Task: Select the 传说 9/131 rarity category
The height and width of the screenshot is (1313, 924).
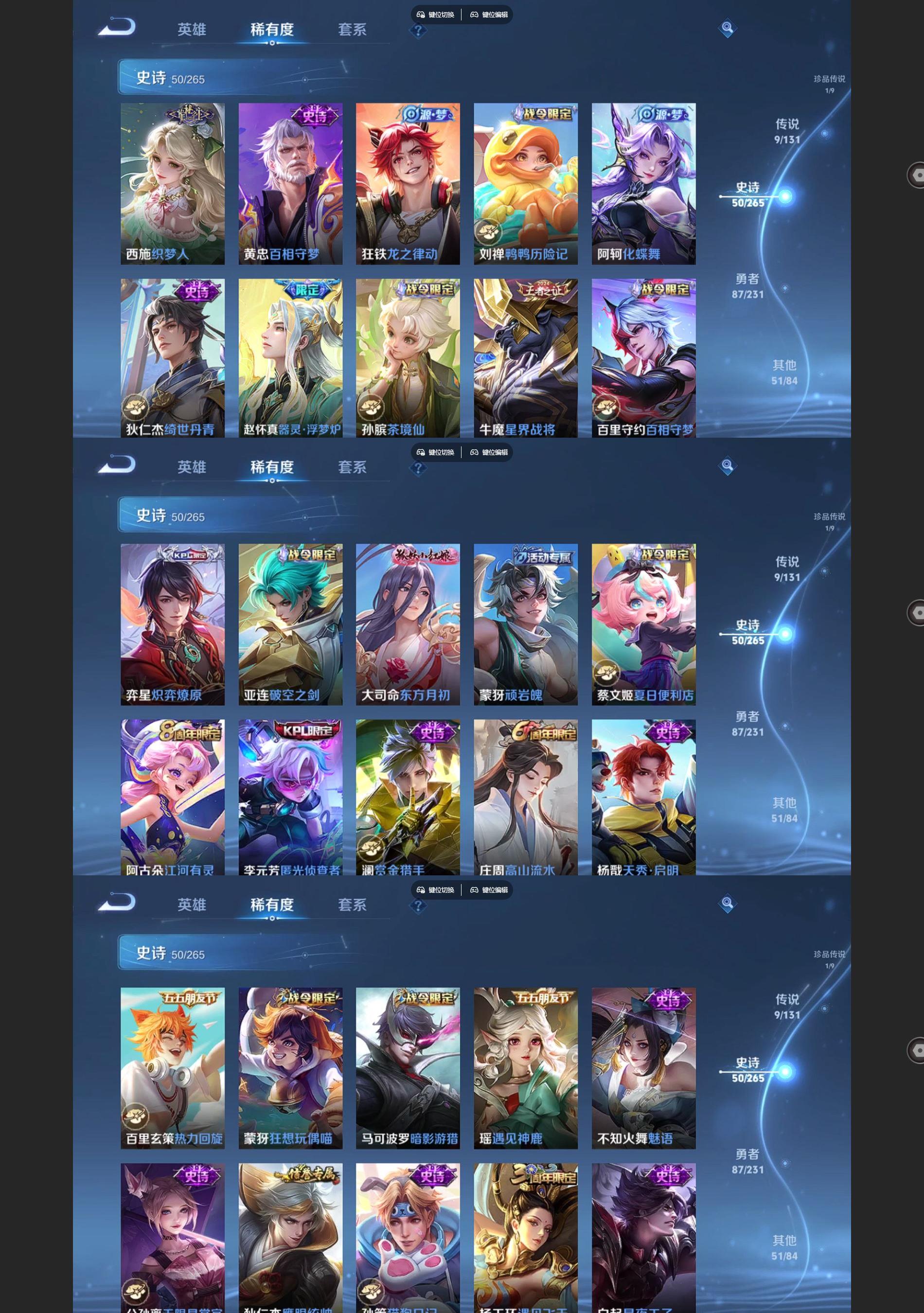Action: tap(786, 130)
